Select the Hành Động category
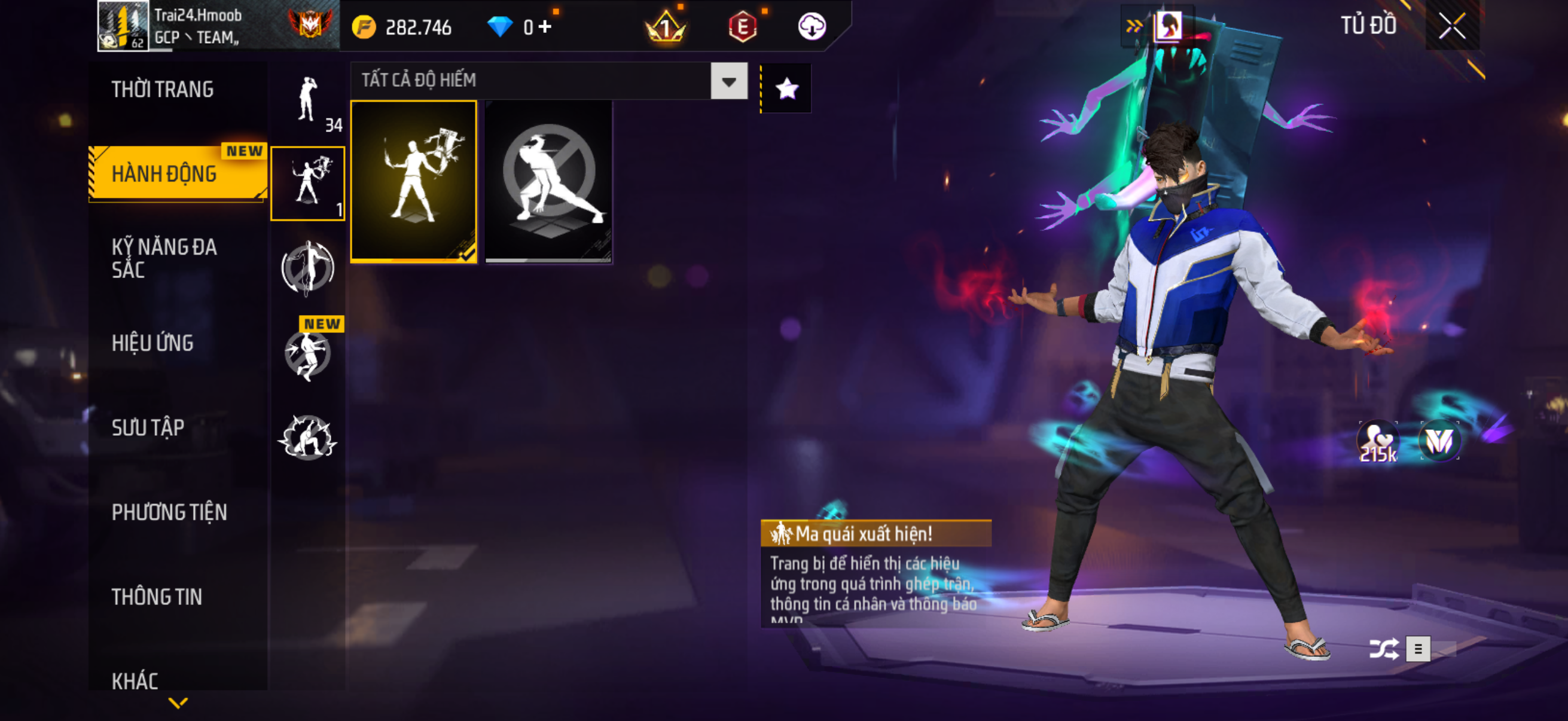Screen dimensions: 1568x721 pyautogui.click(x=164, y=174)
